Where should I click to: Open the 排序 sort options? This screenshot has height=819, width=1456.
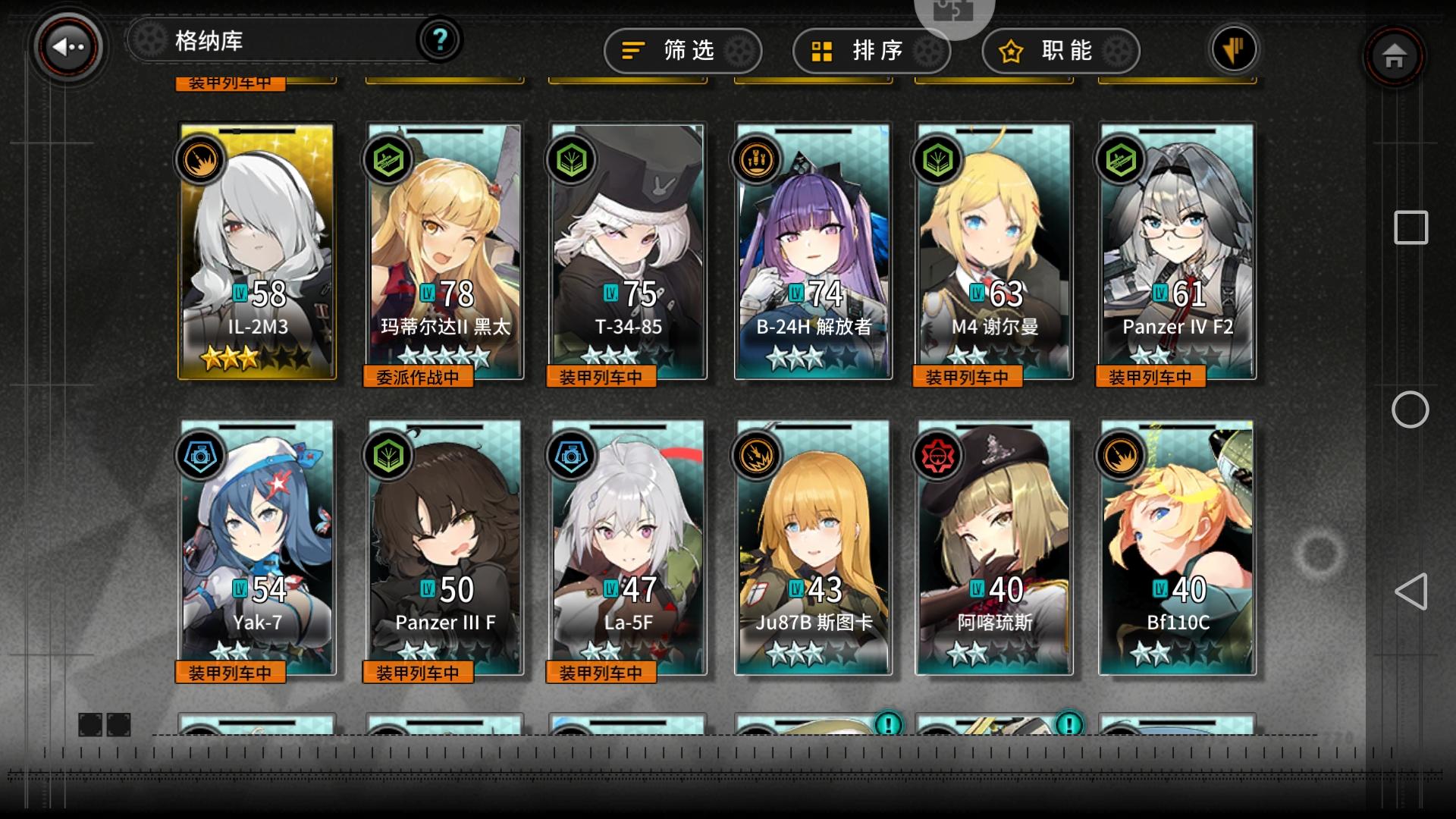click(x=871, y=50)
